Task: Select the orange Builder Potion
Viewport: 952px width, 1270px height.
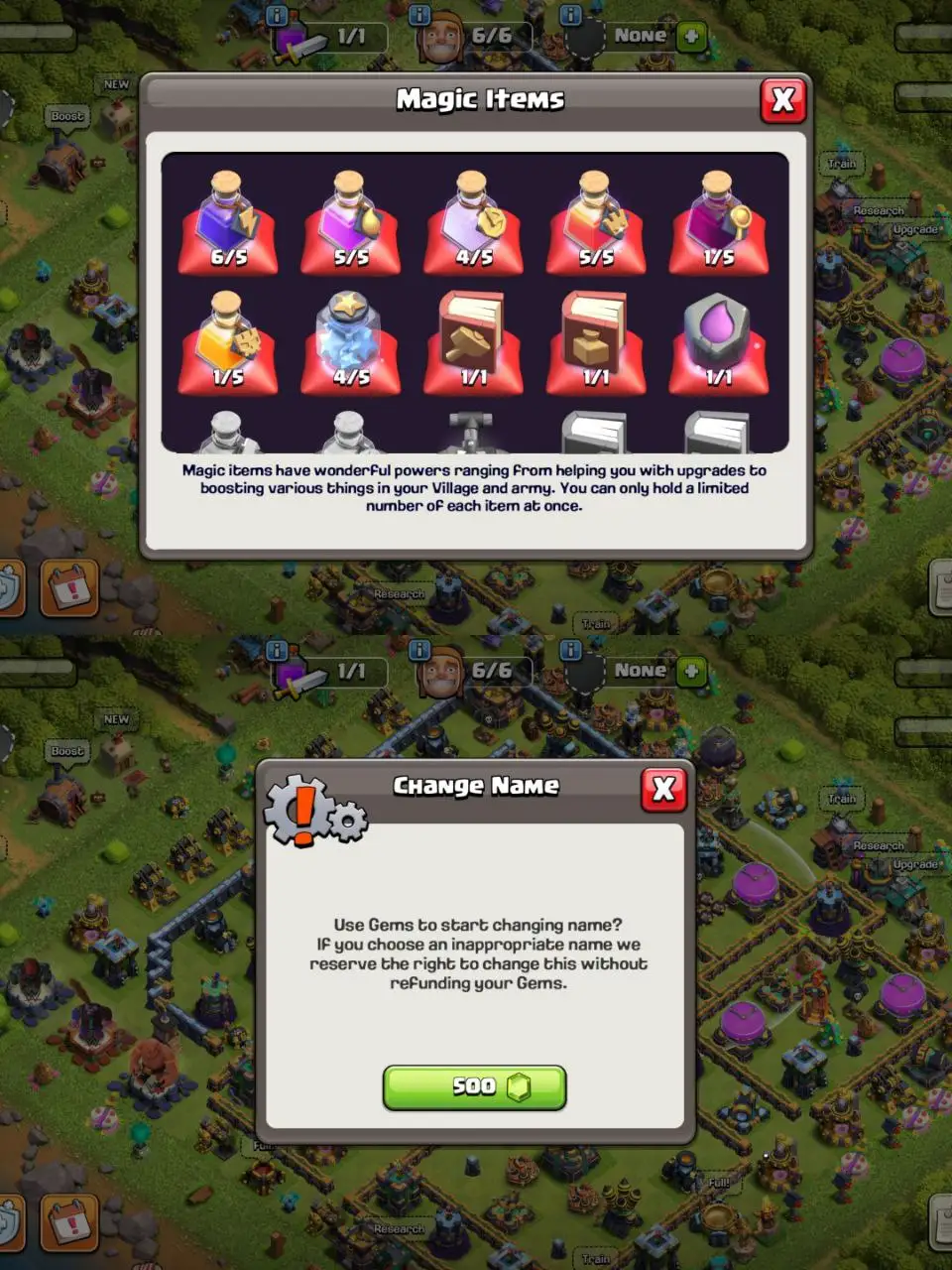Action: (x=229, y=342)
